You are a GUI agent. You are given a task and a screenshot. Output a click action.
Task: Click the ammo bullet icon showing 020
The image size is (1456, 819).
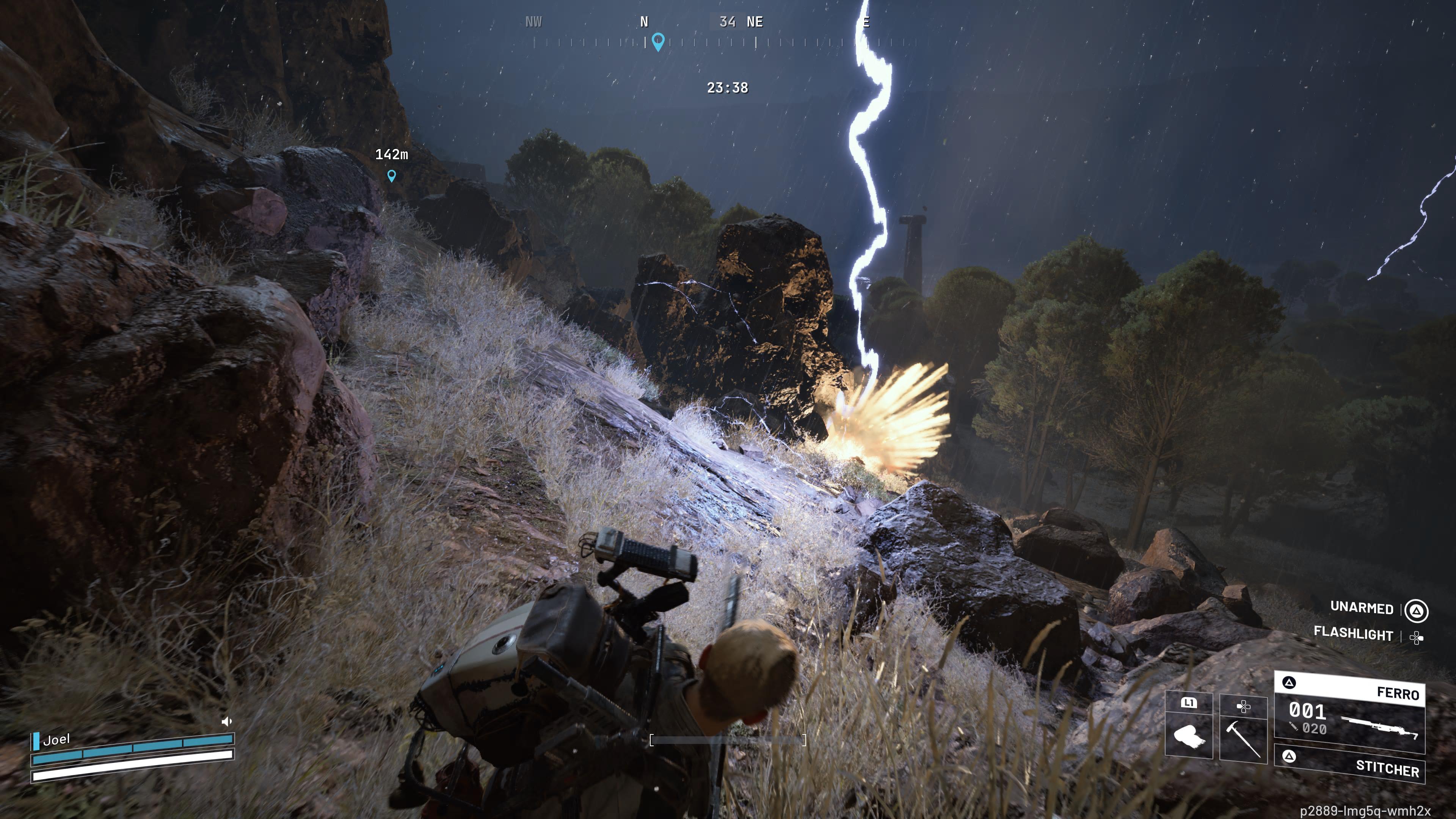(1293, 728)
